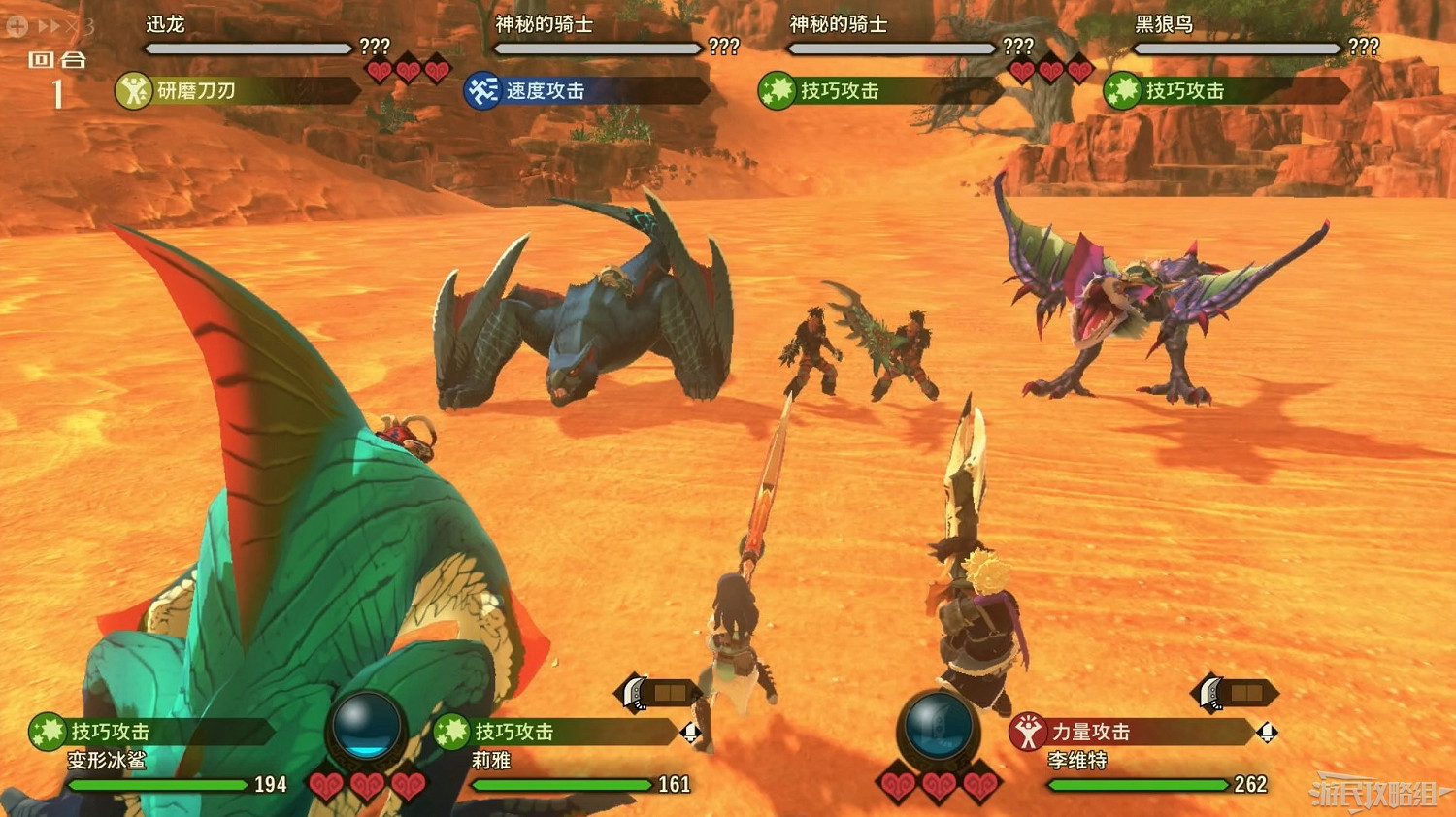Click 黑狼鸟's 技巧攻击 attack icon

(1124, 91)
